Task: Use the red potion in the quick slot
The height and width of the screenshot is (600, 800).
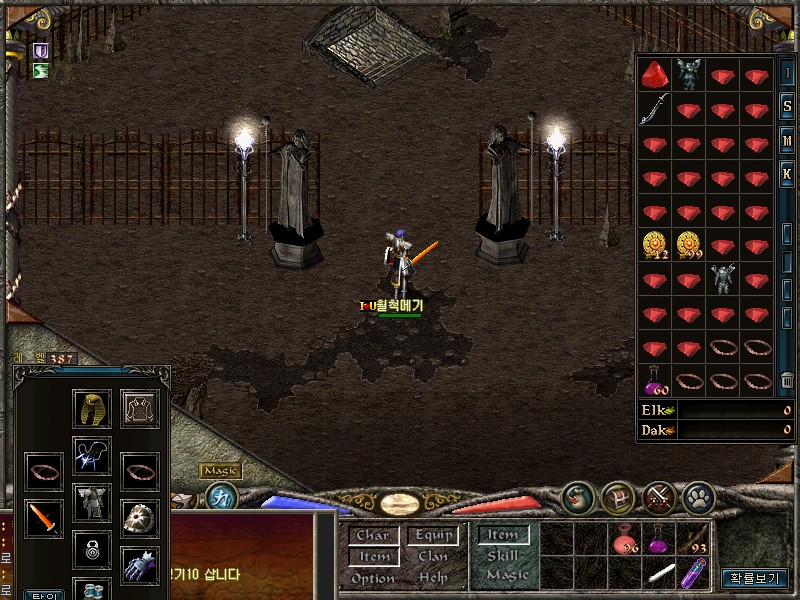Action: coord(627,543)
